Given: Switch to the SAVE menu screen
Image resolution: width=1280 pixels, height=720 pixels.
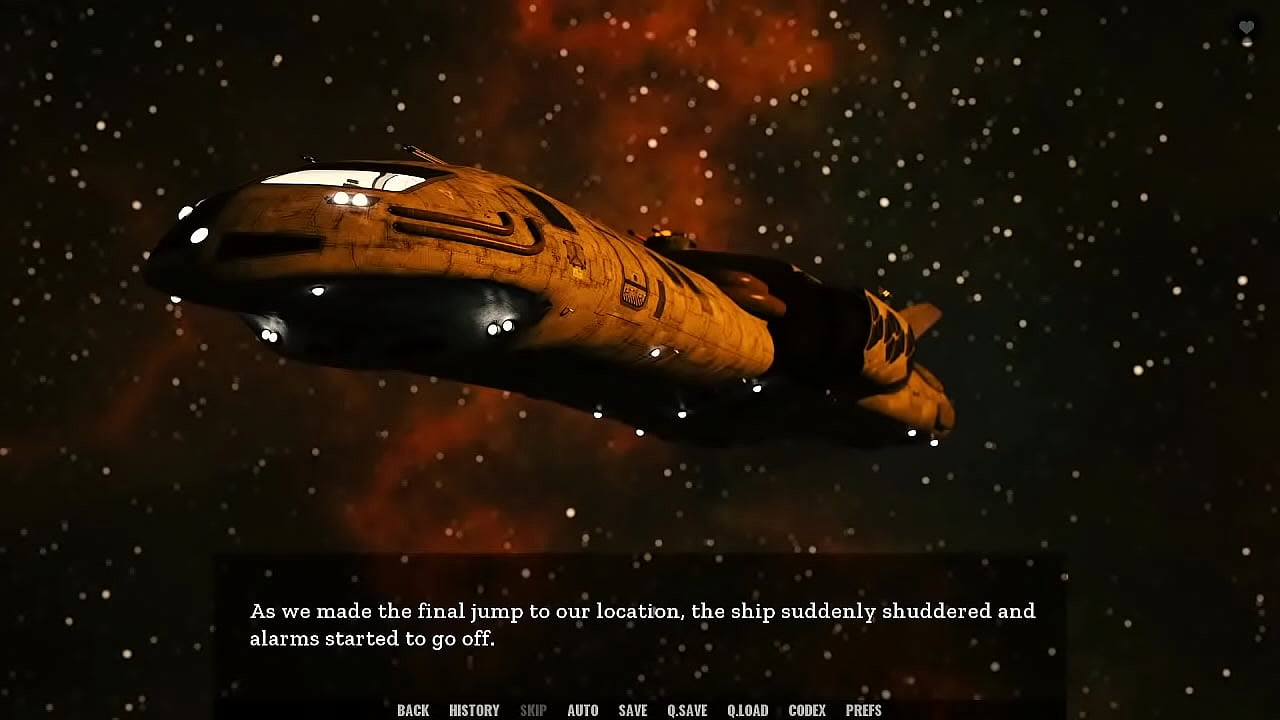Looking at the screenshot, I should pyautogui.click(x=632, y=710).
